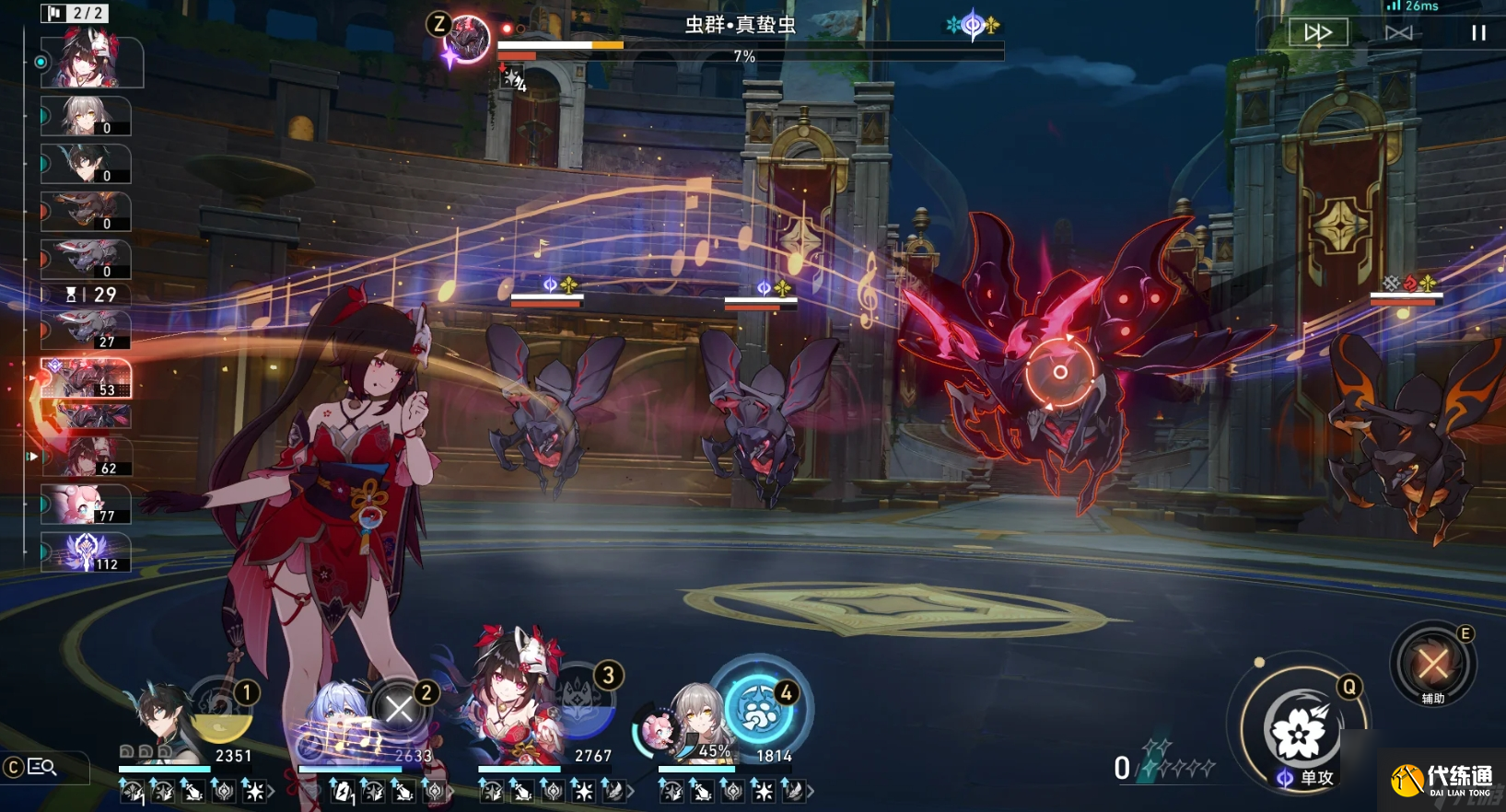Select the 辅助 skill button
1506x812 pixels.
pyautogui.click(x=1432, y=663)
